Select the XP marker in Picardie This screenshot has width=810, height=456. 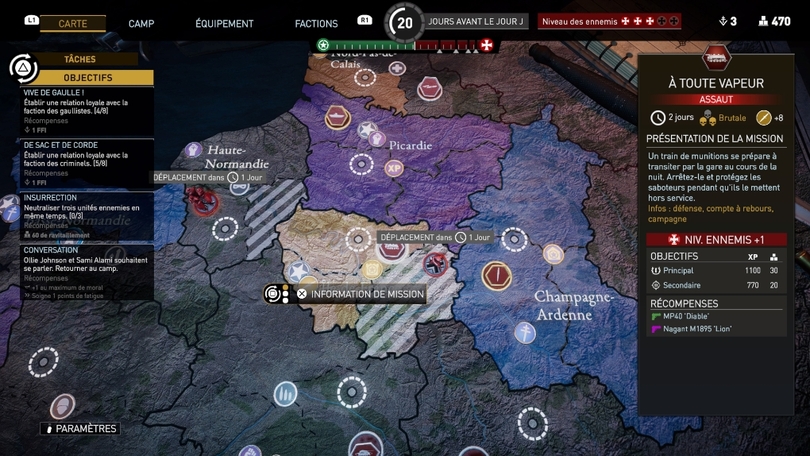coord(393,168)
